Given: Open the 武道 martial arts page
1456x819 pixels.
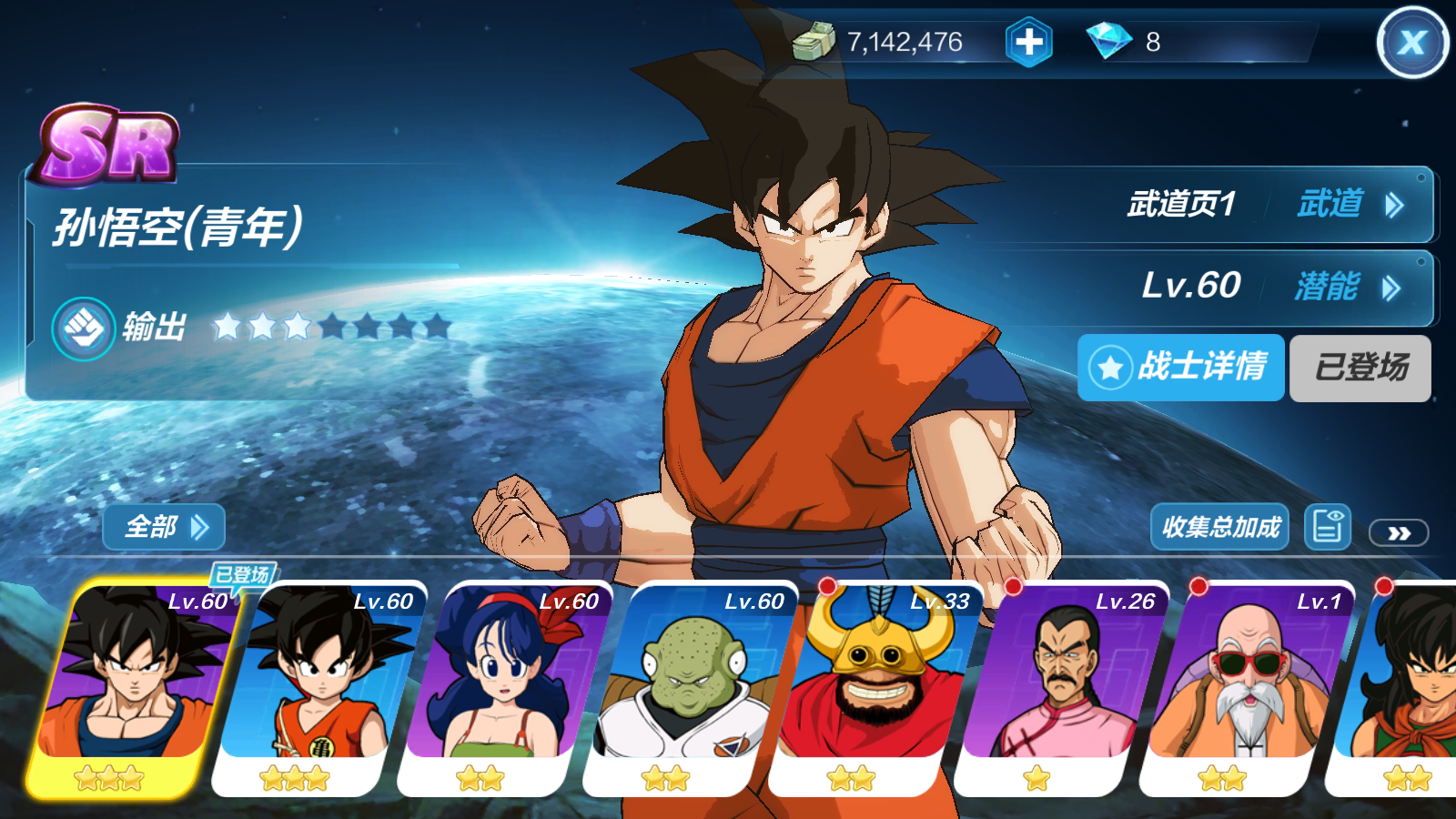Looking at the screenshot, I should point(1349,205).
